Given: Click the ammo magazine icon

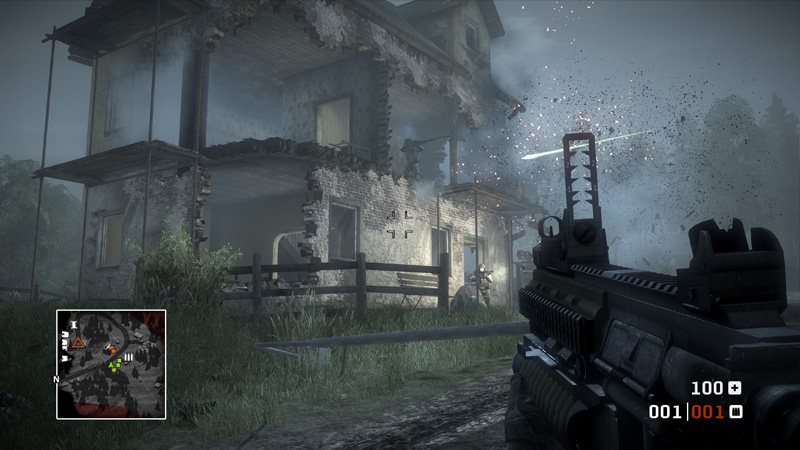Looking at the screenshot, I should [x=736, y=411].
